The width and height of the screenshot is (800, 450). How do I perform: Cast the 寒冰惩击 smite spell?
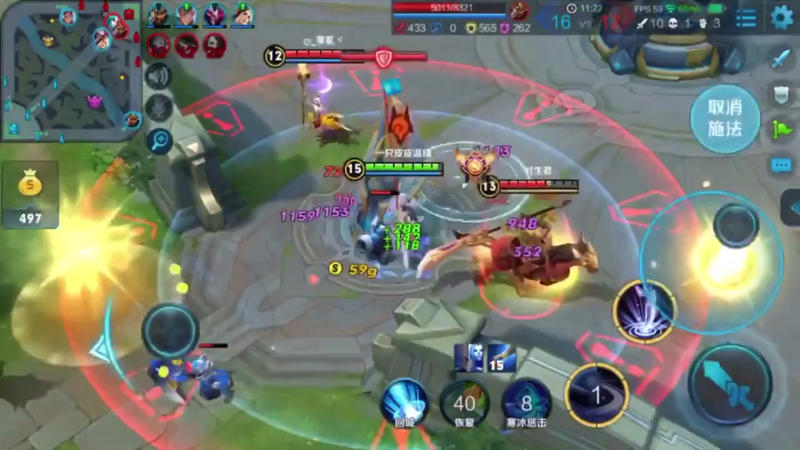526,402
